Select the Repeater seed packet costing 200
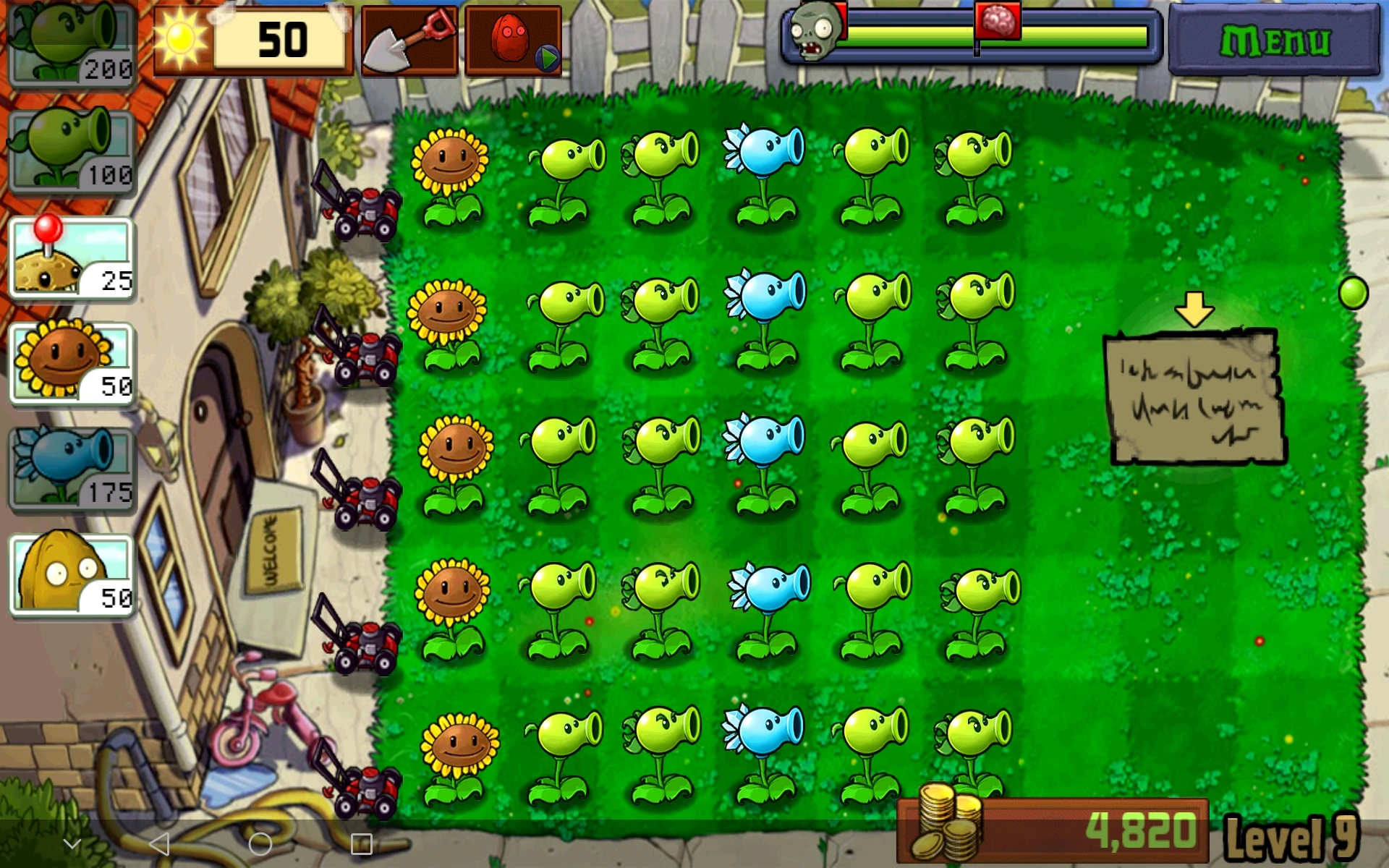 click(70, 45)
